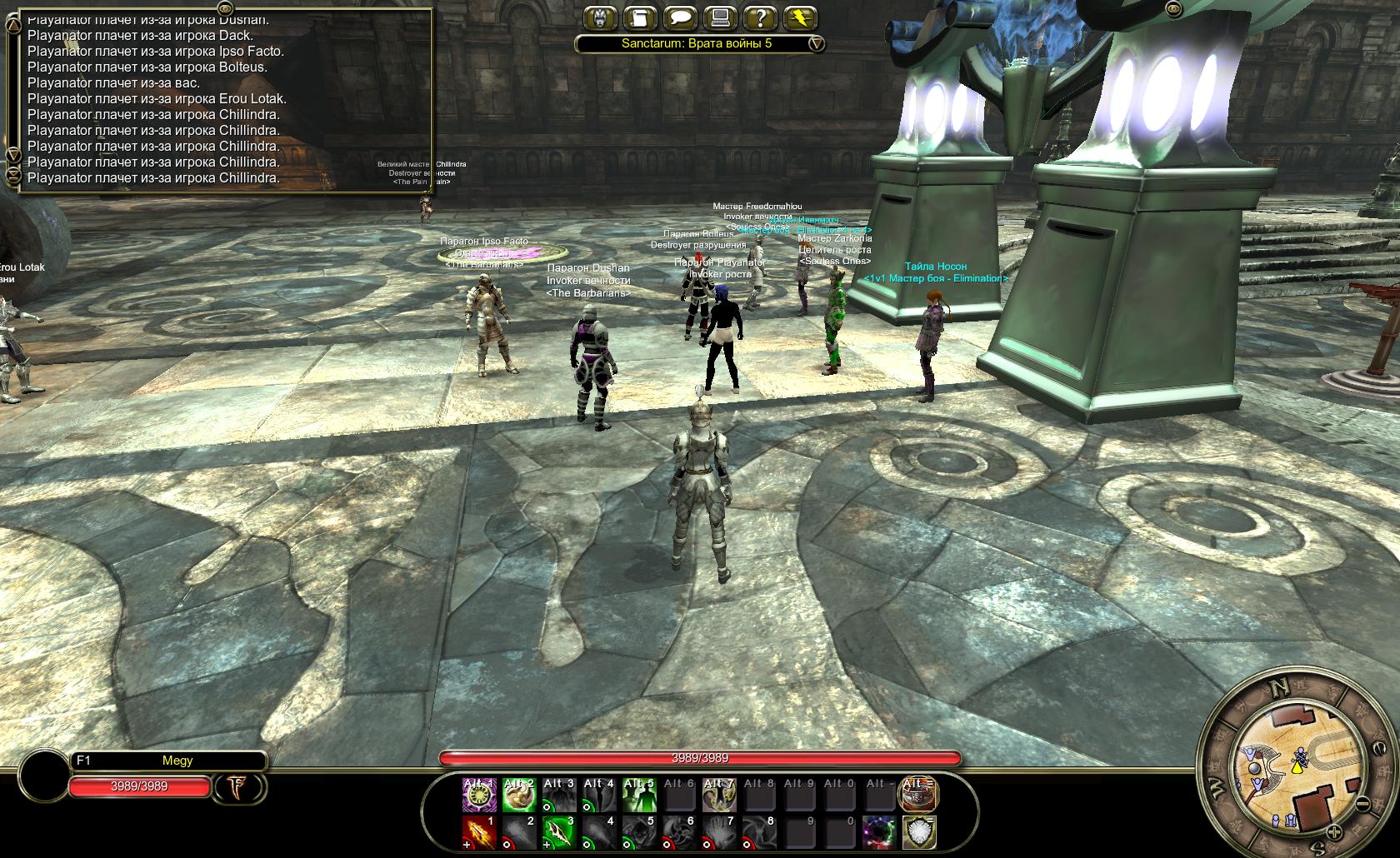Open the question mark help button
1400x858 pixels.
pos(760,18)
